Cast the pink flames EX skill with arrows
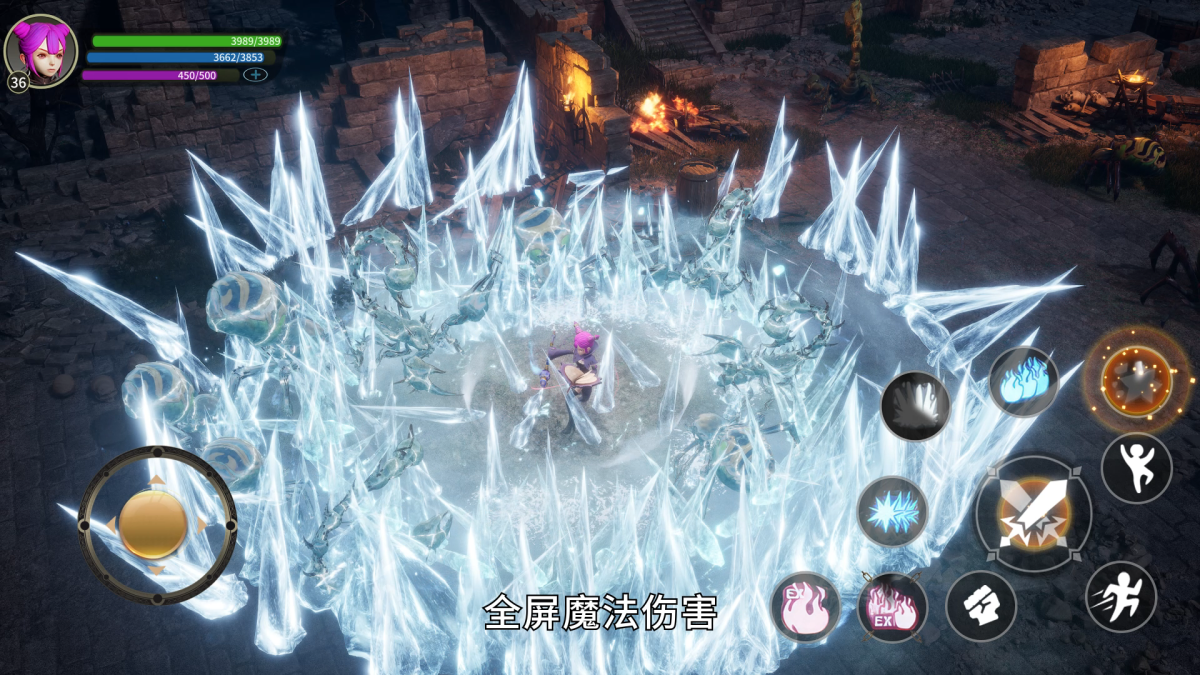The image size is (1200, 675). [892, 607]
